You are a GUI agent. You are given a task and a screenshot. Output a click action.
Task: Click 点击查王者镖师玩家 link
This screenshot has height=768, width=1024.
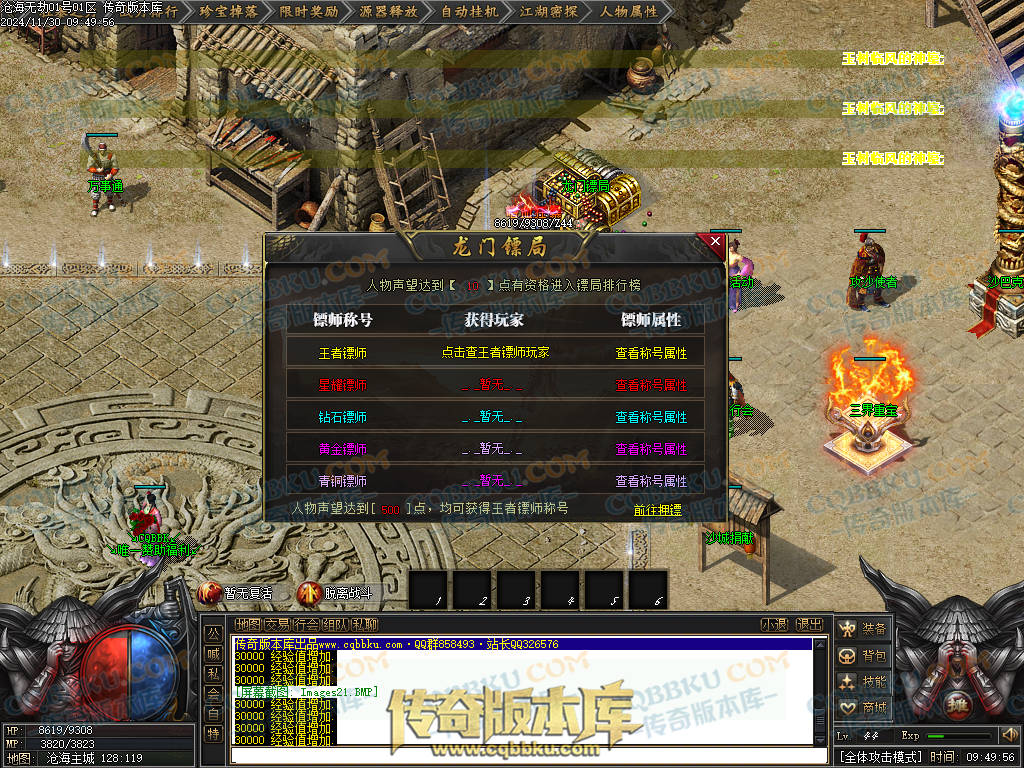495,353
